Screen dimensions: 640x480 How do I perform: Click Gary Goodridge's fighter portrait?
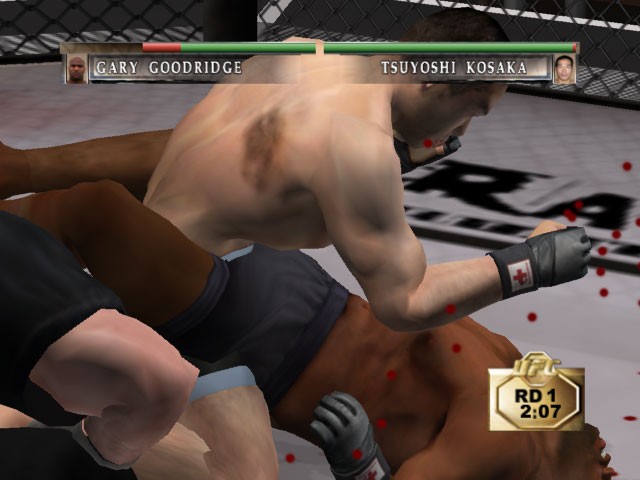(76, 68)
